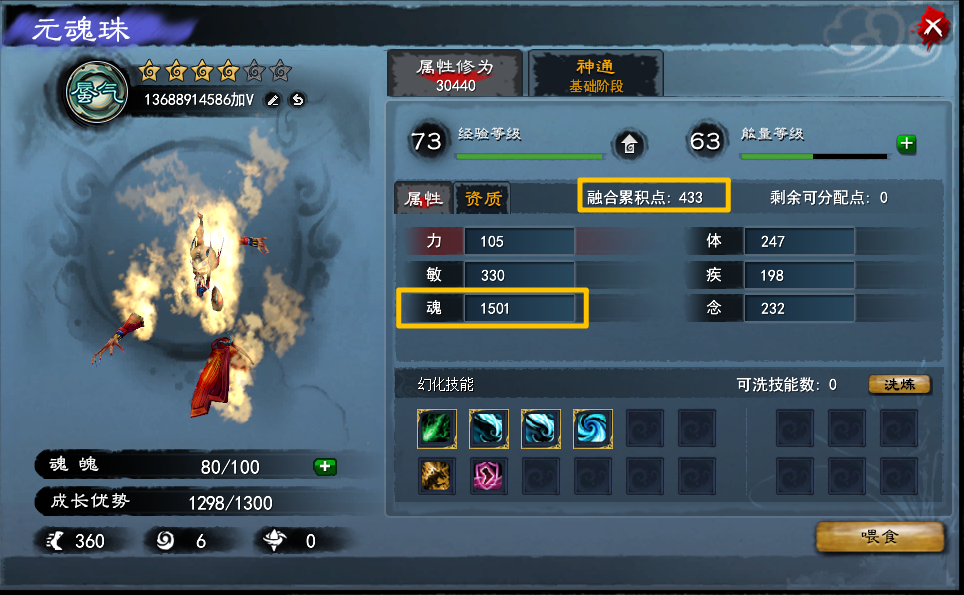This screenshot has width=964, height=595.
Task: Select the 属性 sub-tab
Action: (x=423, y=198)
